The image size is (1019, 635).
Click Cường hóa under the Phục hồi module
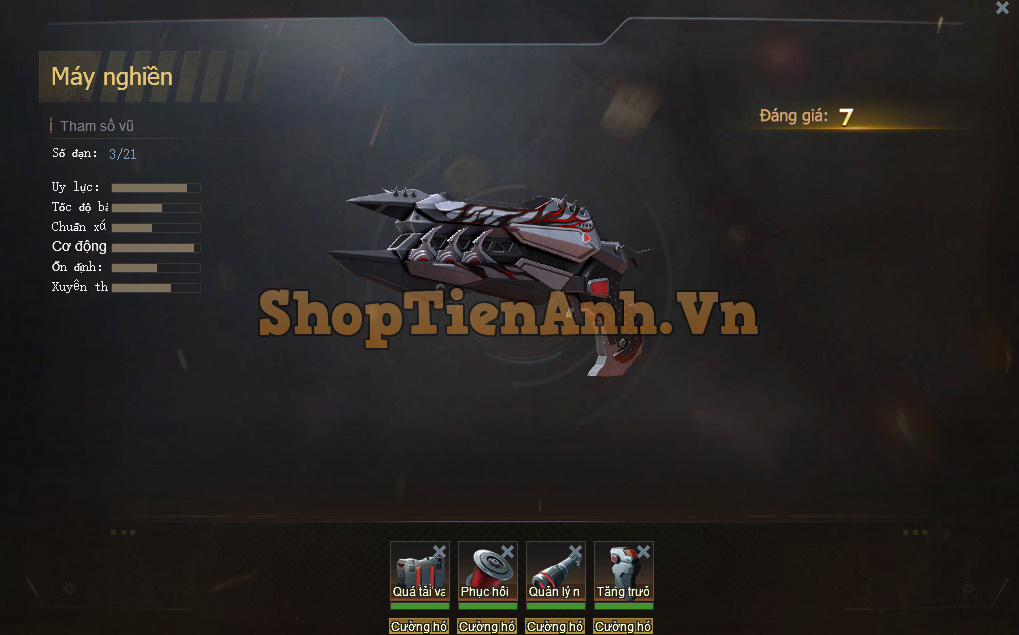487,627
